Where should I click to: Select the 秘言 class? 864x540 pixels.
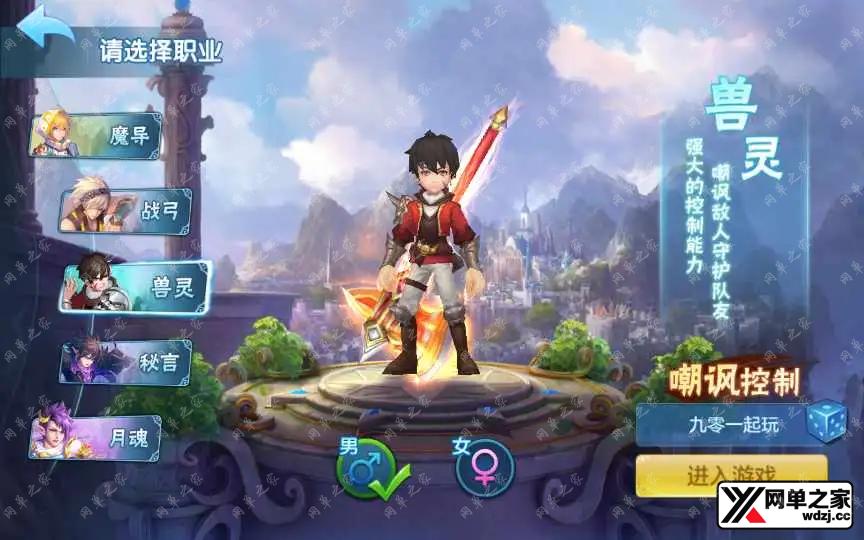(125, 362)
